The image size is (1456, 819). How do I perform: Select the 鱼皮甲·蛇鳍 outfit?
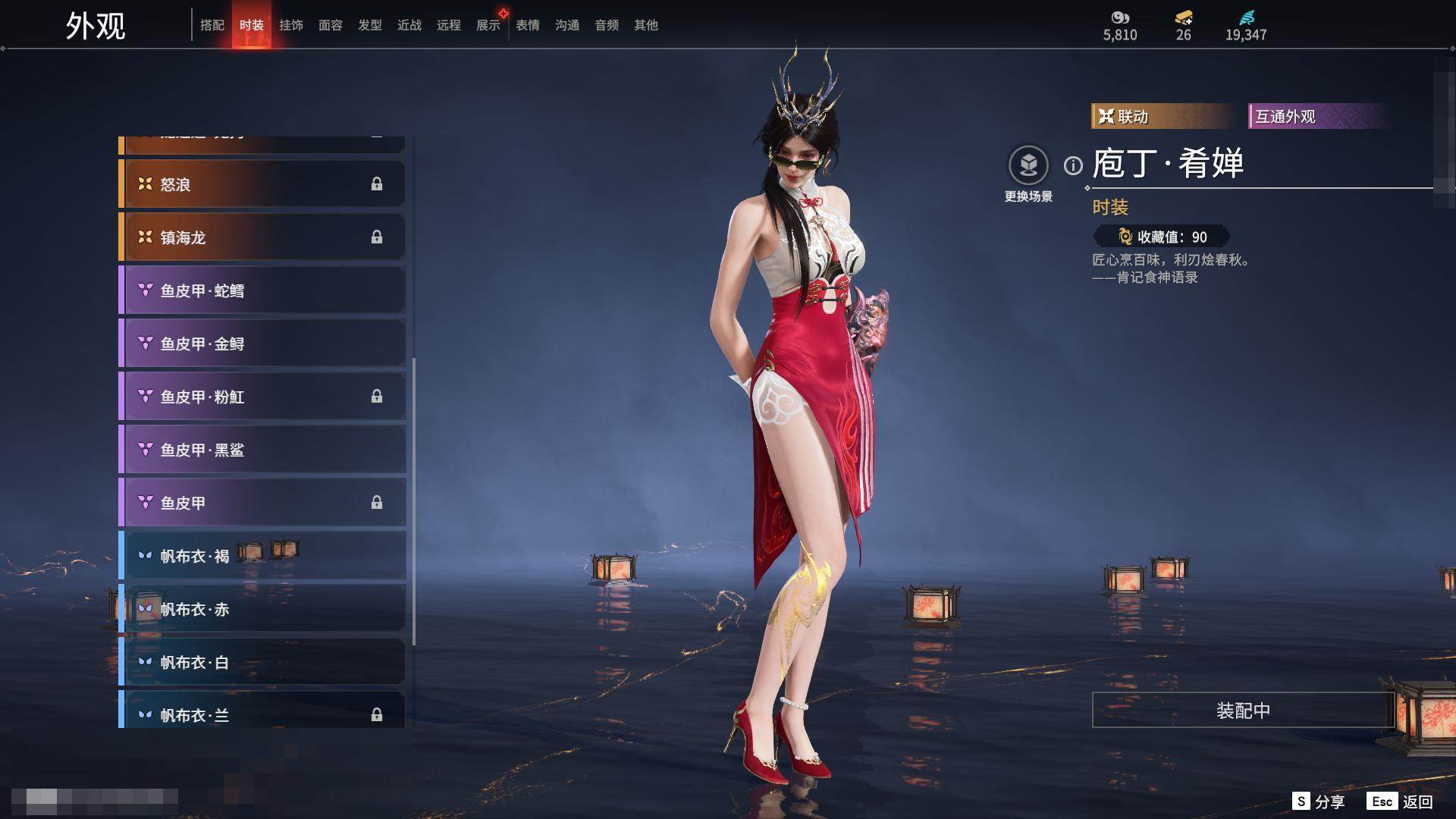pyautogui.click(x=262, y=290)
